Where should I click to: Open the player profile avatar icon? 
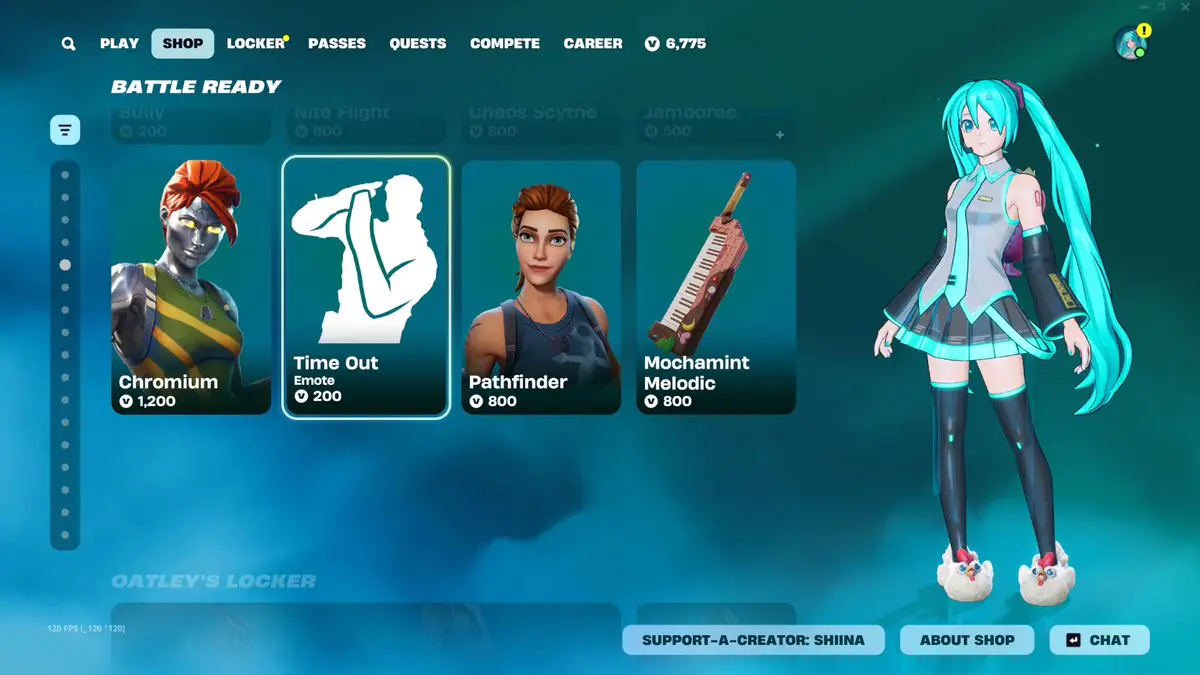pyautogui.click(x=1129, y=43)
